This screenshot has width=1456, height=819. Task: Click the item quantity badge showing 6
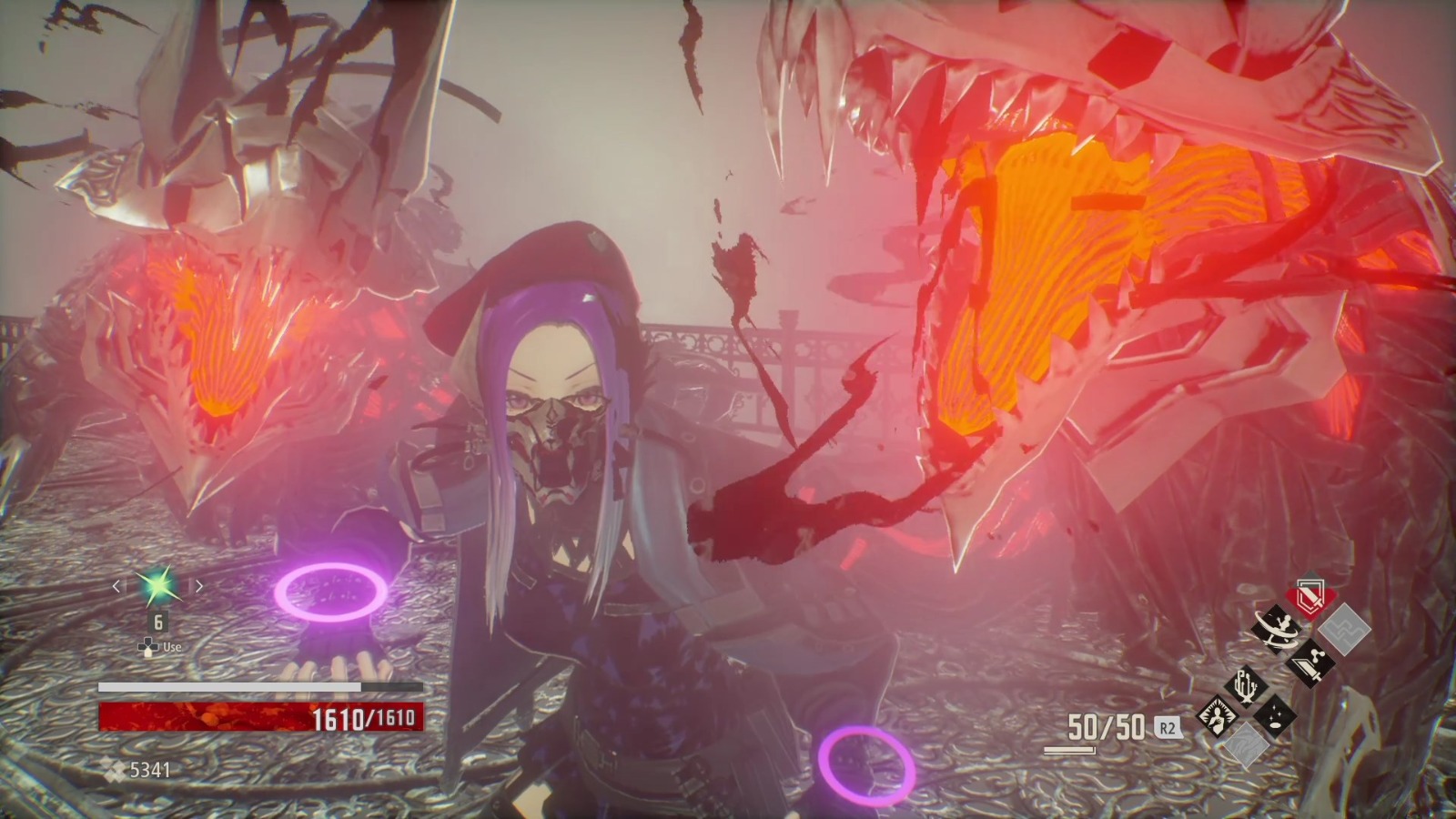tap(157, 621)
